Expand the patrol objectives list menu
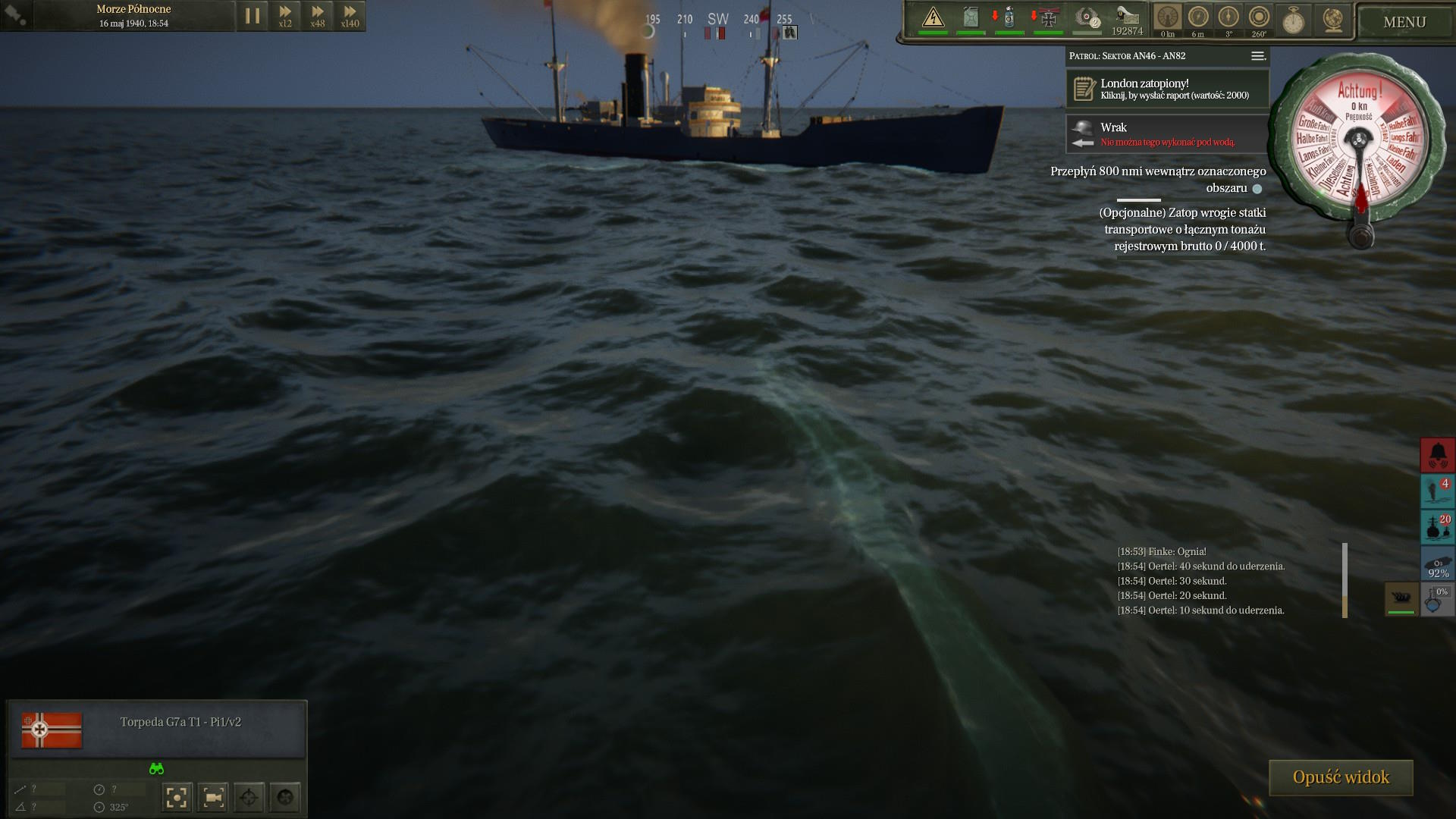The width and height of the screenshot is (1456, 819). click(x=1257, y=56)
